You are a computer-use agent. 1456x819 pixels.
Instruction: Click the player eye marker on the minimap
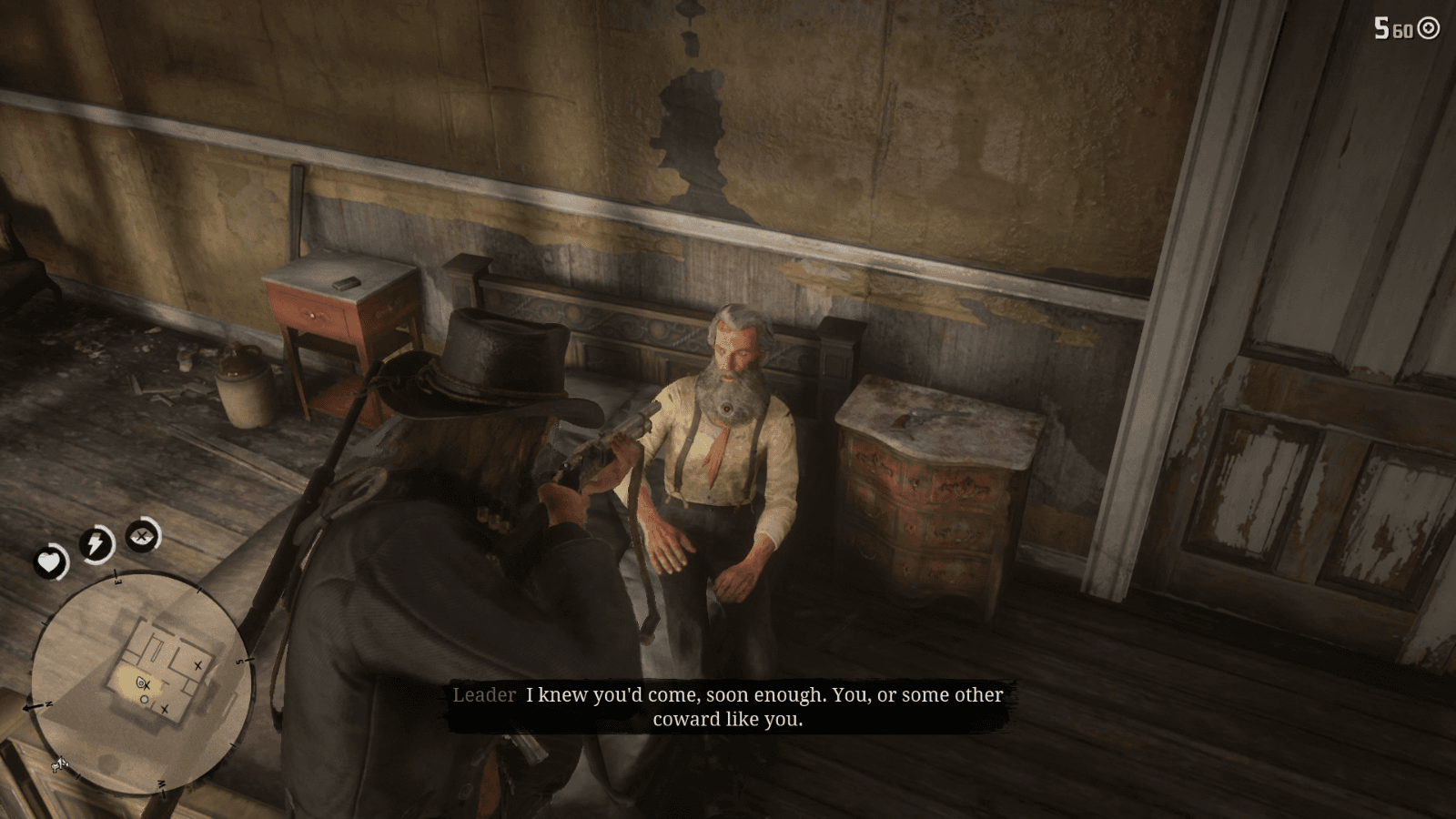point(140,682)
